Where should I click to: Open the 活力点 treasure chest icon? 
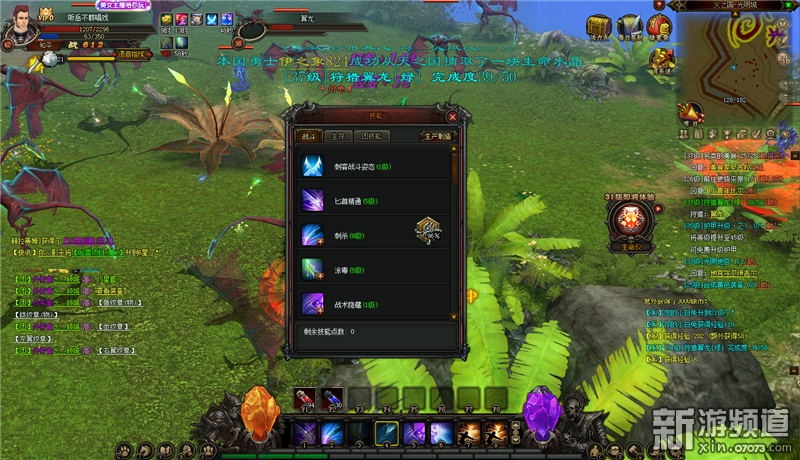[x=600, y=25]
